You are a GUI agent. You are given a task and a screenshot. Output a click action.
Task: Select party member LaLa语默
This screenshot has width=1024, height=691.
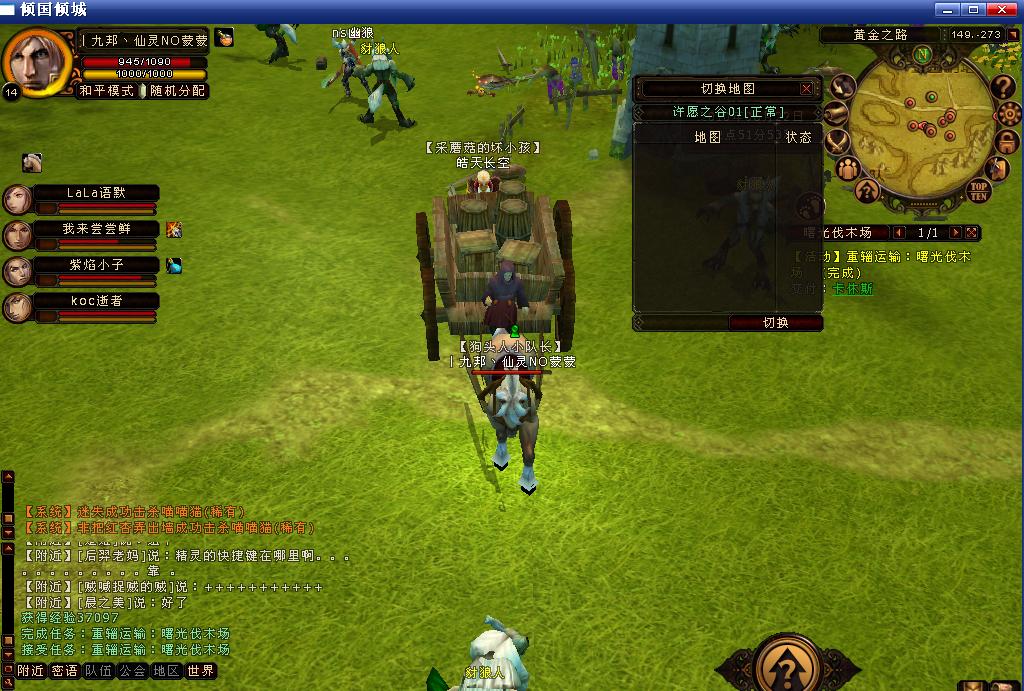(96, 193)
